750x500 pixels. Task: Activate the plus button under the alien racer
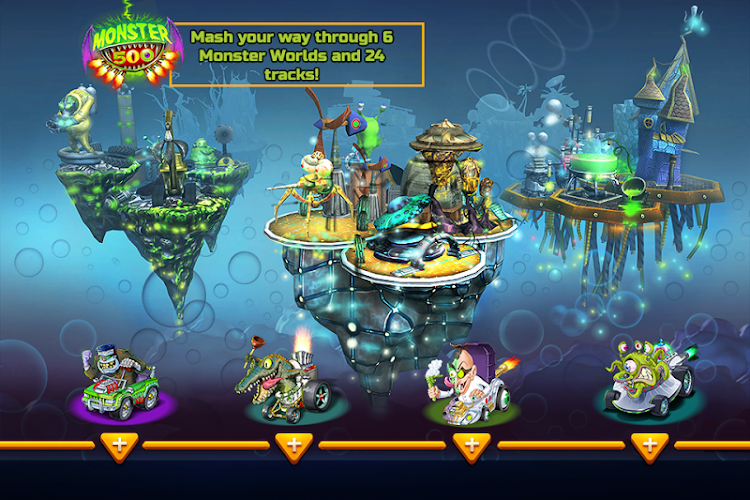649,445
